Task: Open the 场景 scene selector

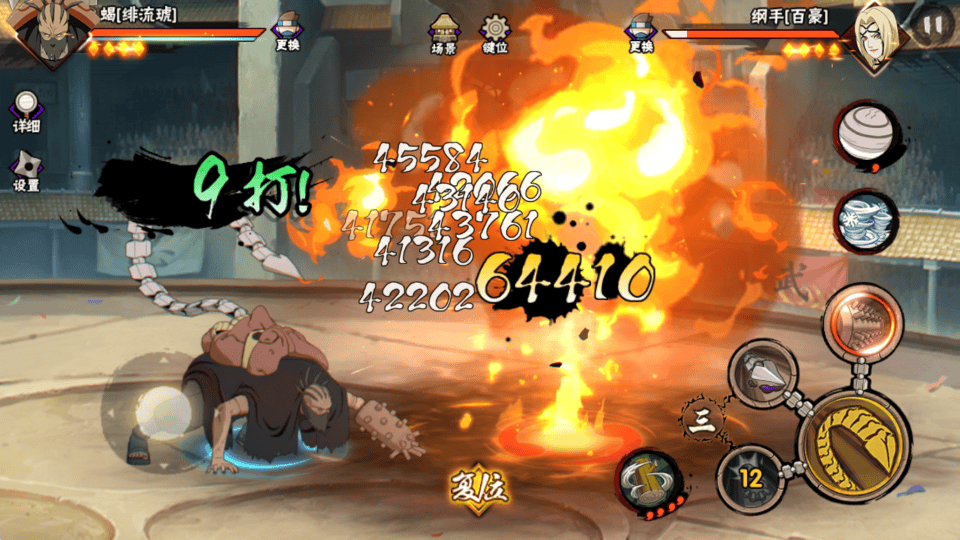Action: click(443, 34)
